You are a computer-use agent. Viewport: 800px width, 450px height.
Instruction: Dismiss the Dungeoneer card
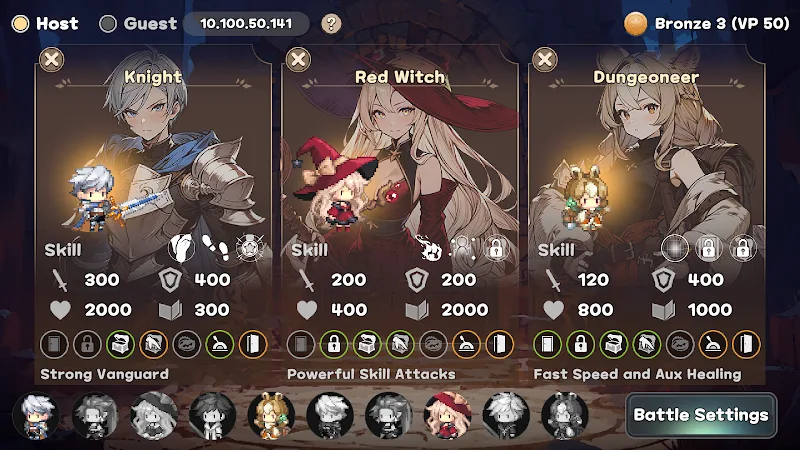(x=545, y=60)
